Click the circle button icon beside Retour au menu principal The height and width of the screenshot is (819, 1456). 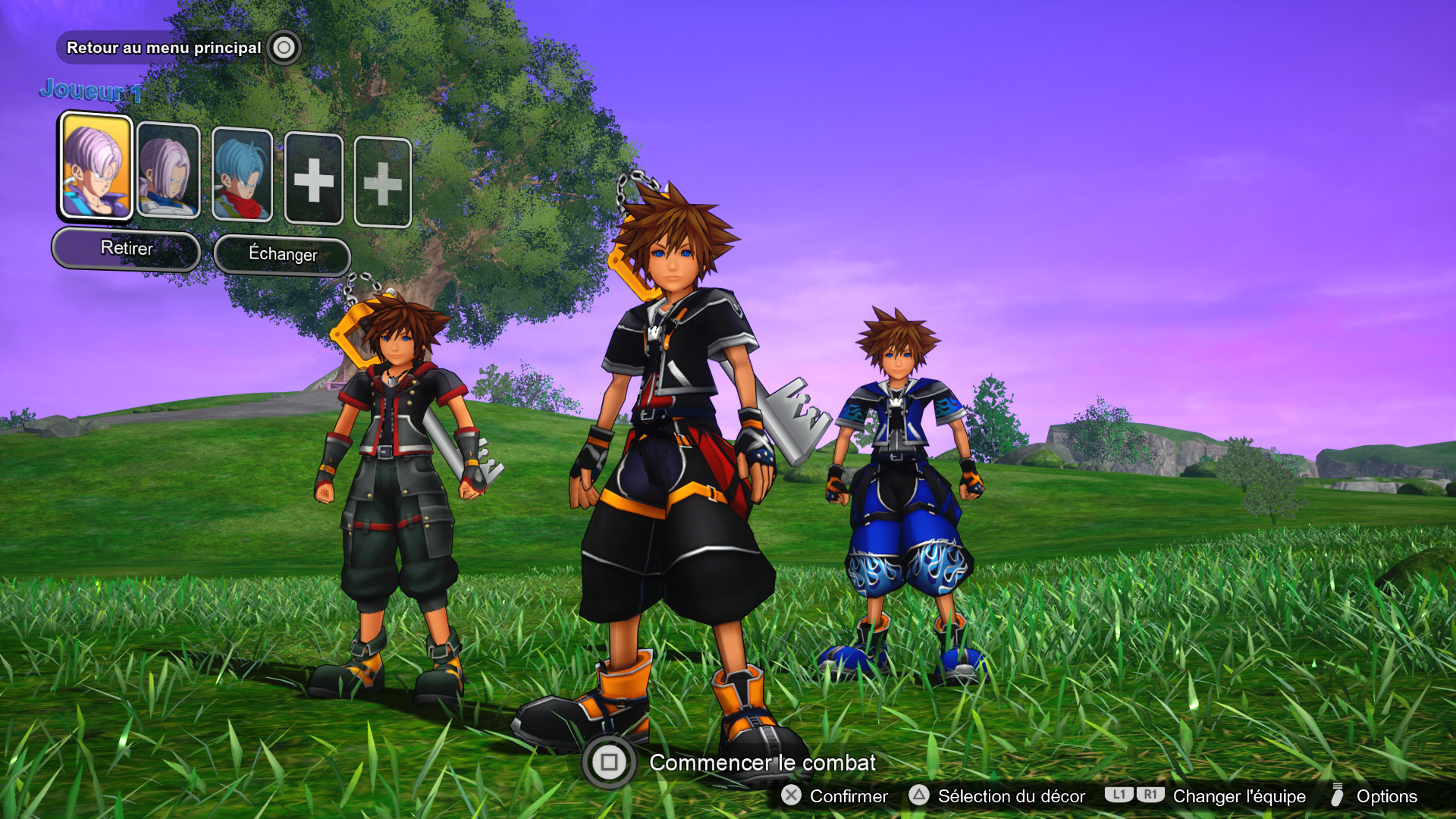[284, 46]
